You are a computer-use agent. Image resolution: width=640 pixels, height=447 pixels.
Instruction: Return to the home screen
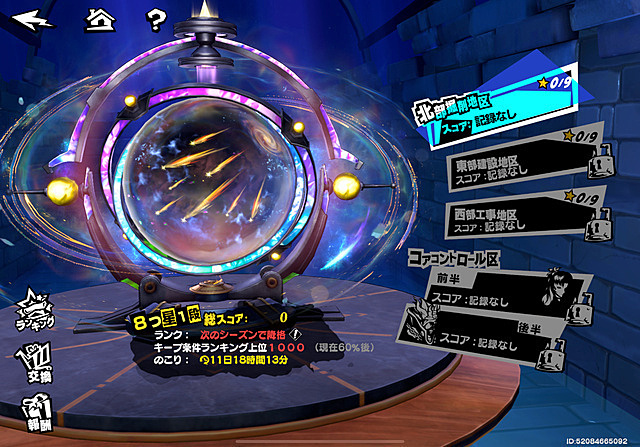pos(98,19)
